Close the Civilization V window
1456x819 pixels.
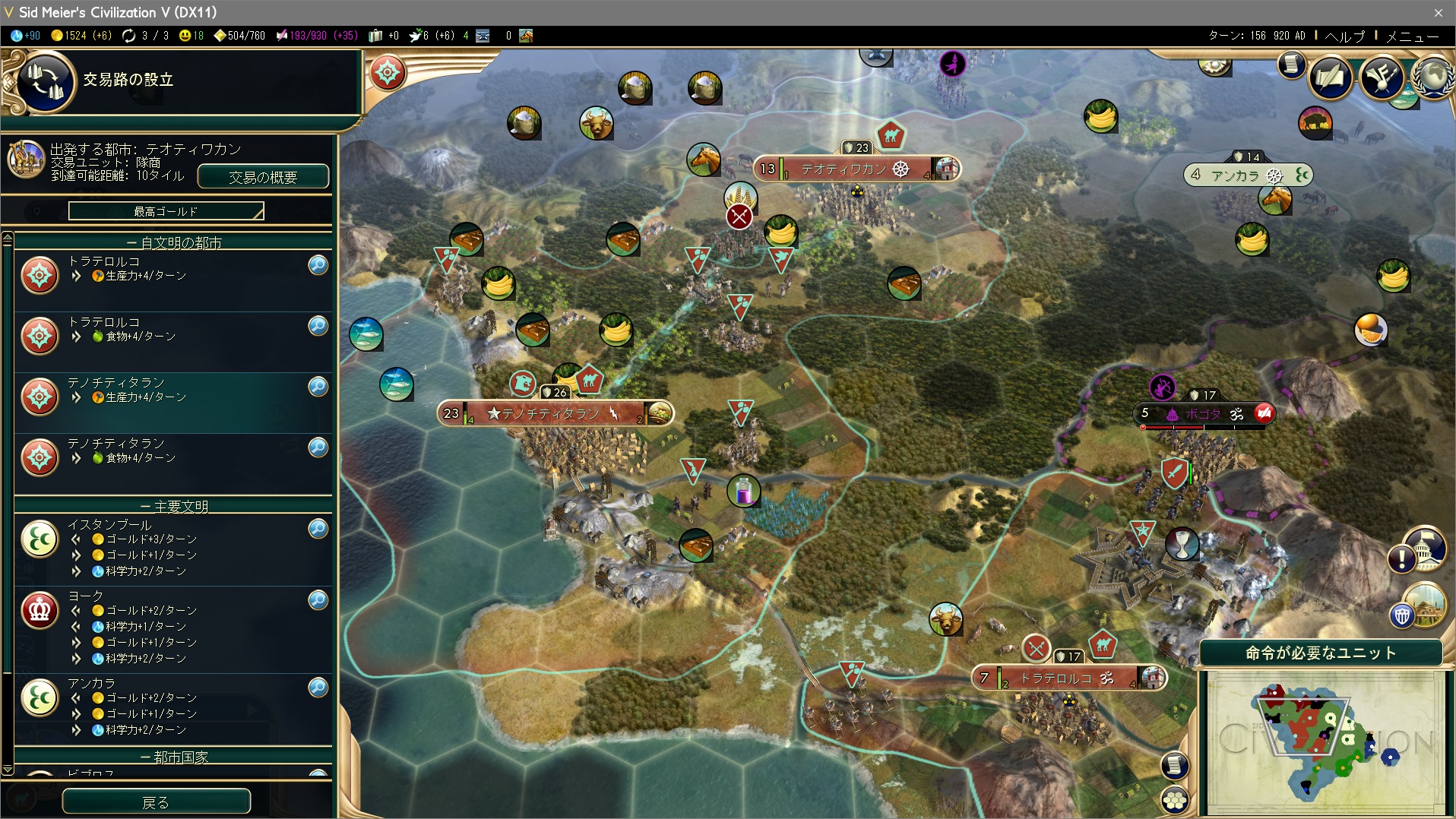(x=1438, y=12)
